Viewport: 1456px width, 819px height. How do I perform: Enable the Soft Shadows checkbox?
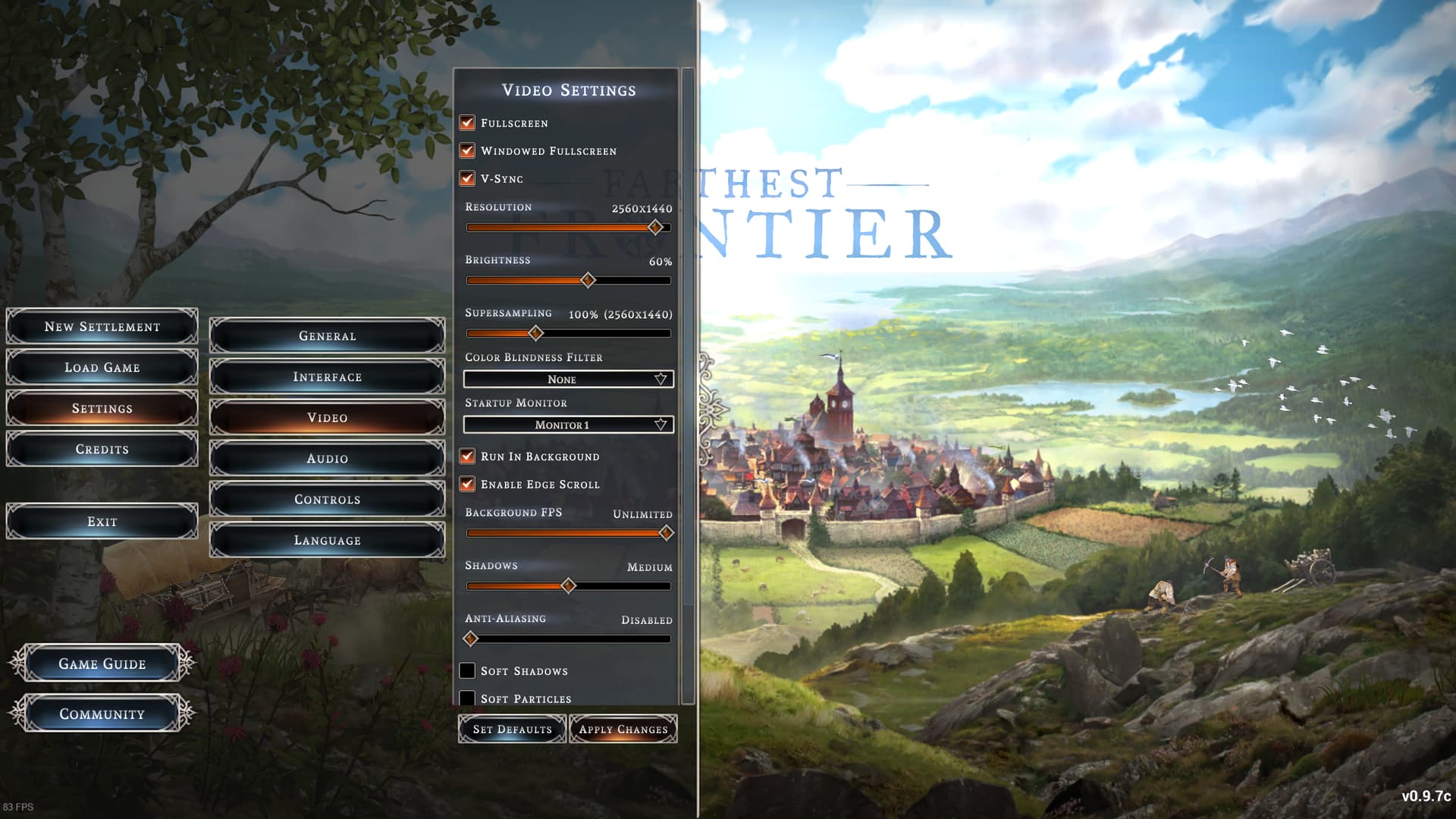[467, 671]
